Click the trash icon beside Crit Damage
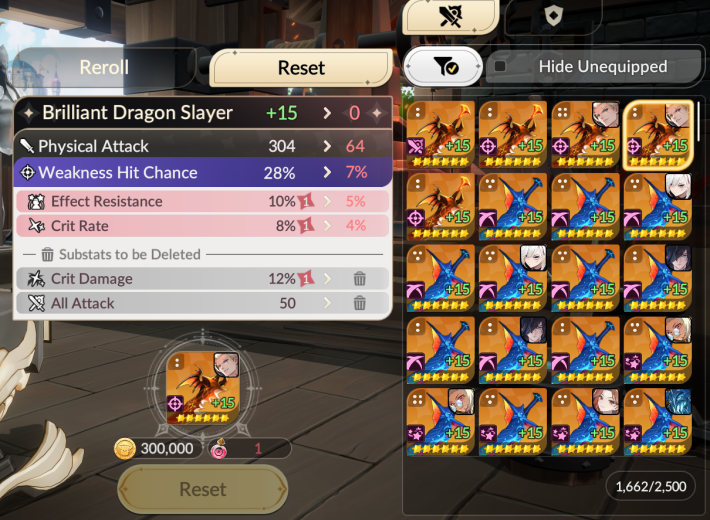Image resolution: width=710 pixels, height=520 pixels. (359, 279)
